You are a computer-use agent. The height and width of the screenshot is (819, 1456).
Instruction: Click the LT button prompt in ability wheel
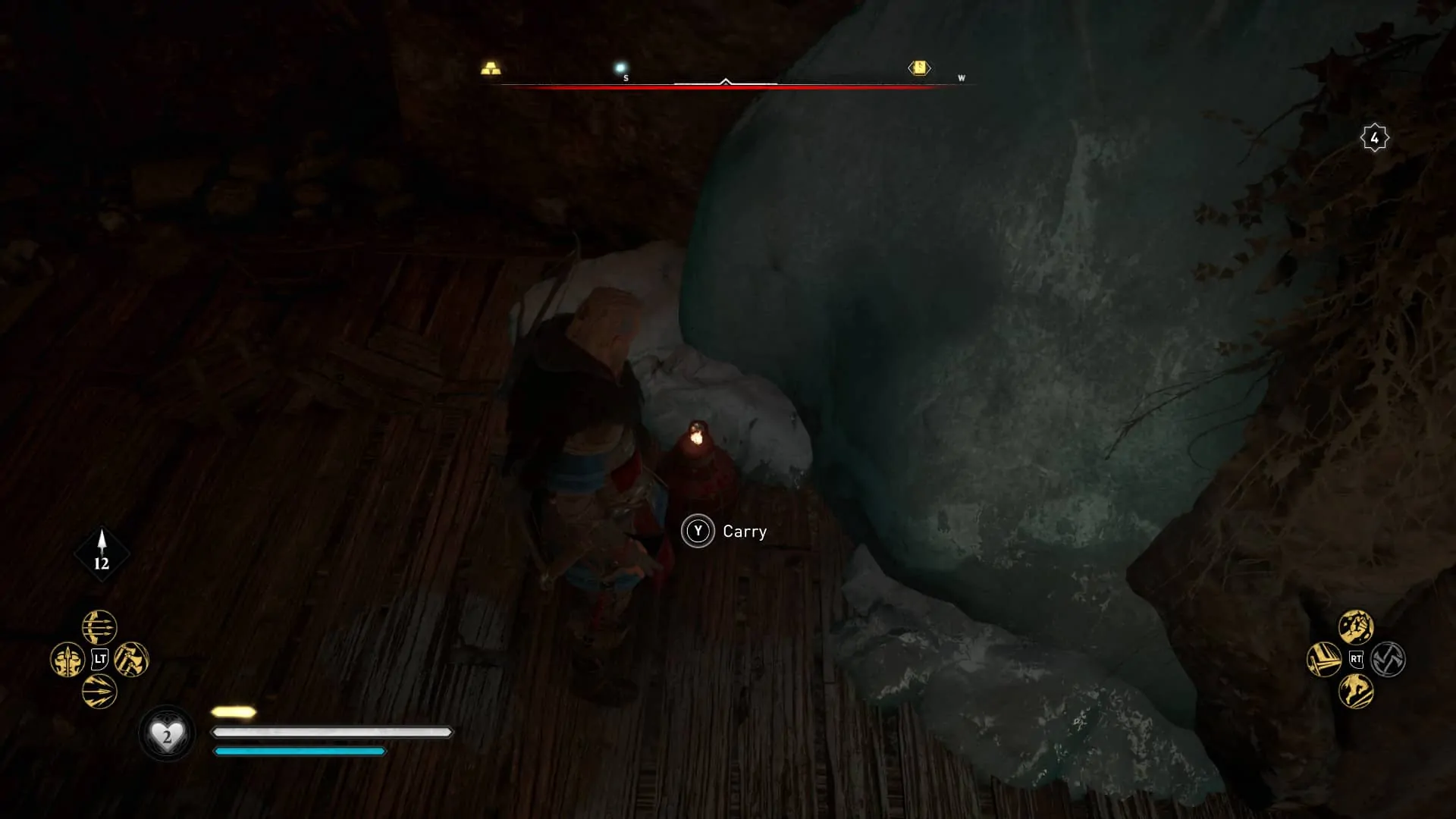pos(99,658)
